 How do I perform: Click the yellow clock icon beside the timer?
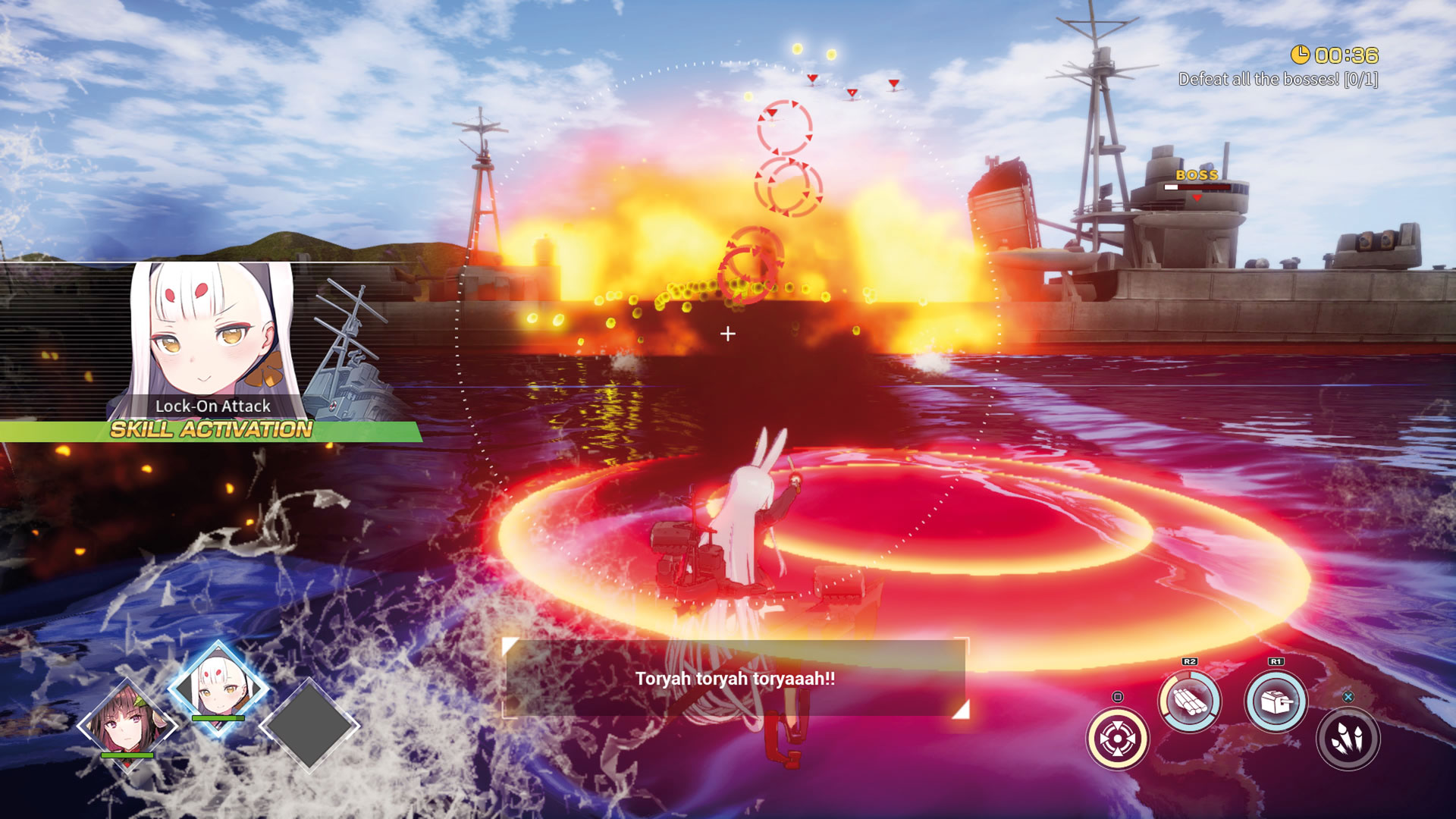[1301, 55]
